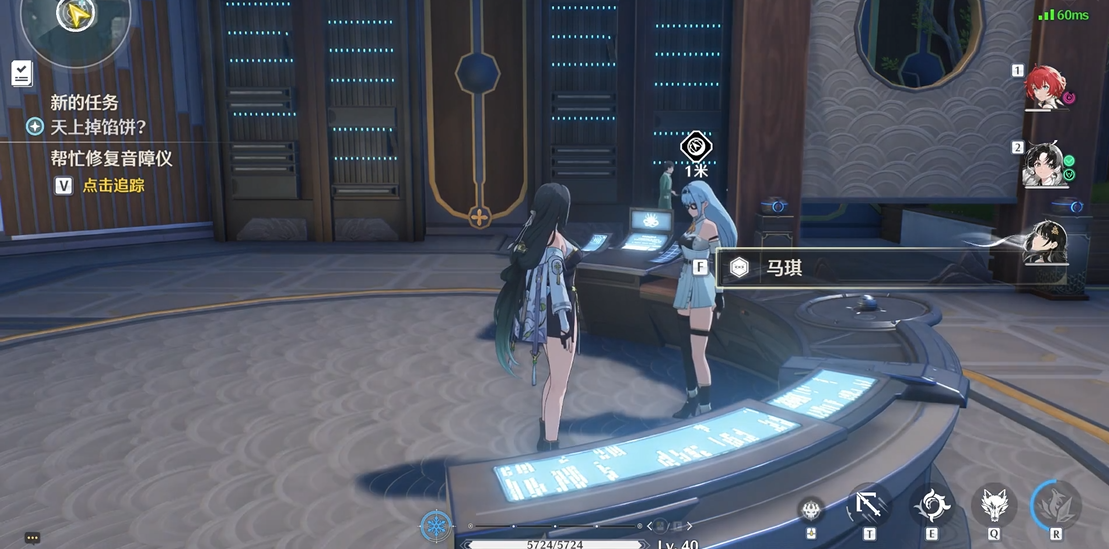Open the quest log checklist icon
The image size is (1109, 549).
21,72
